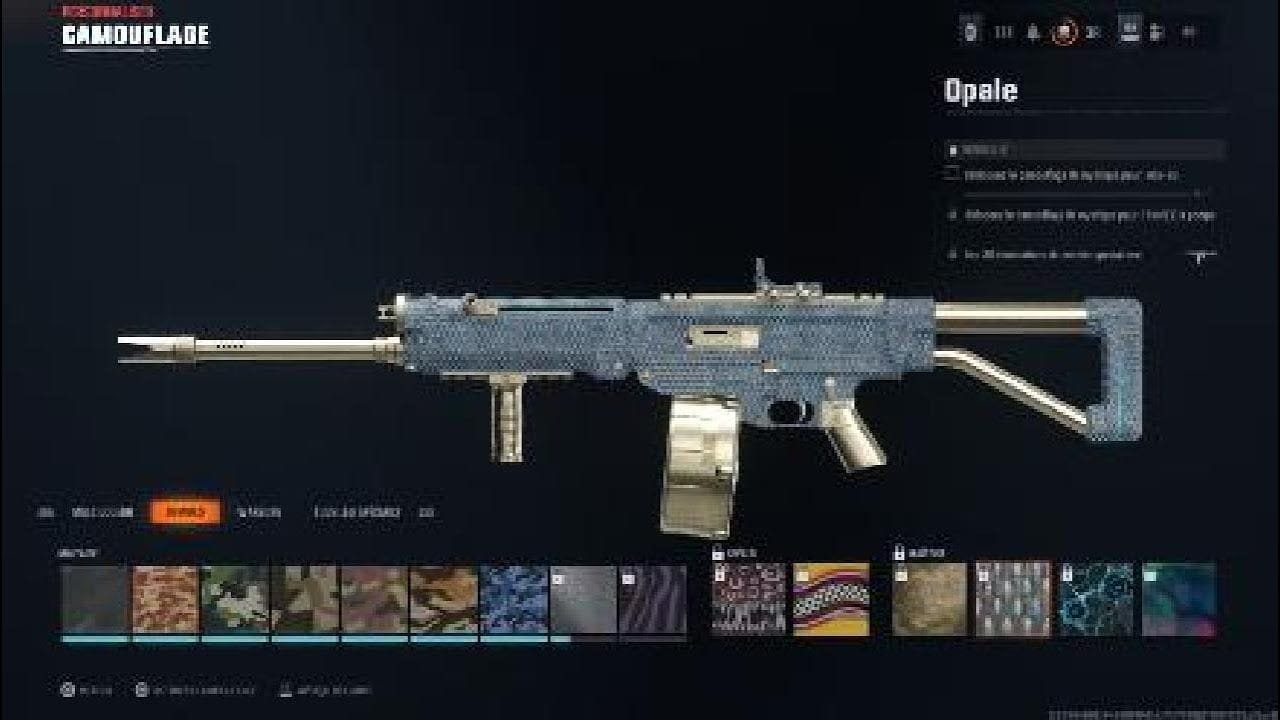Open the orange-ringed icon in the top bar
This screenshot has height=720, width=1280.
1063,32
